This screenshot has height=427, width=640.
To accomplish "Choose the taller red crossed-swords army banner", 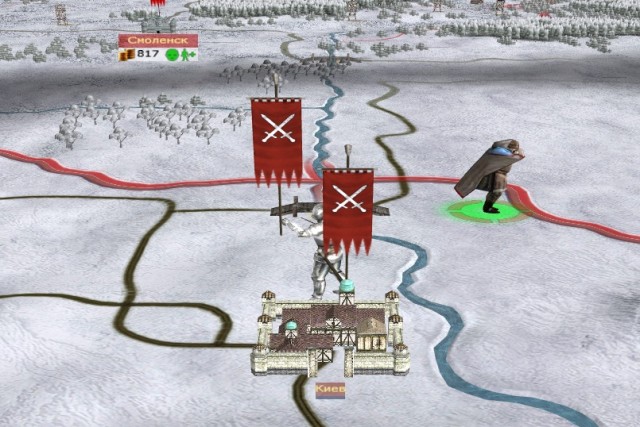I will pos(277,138).
